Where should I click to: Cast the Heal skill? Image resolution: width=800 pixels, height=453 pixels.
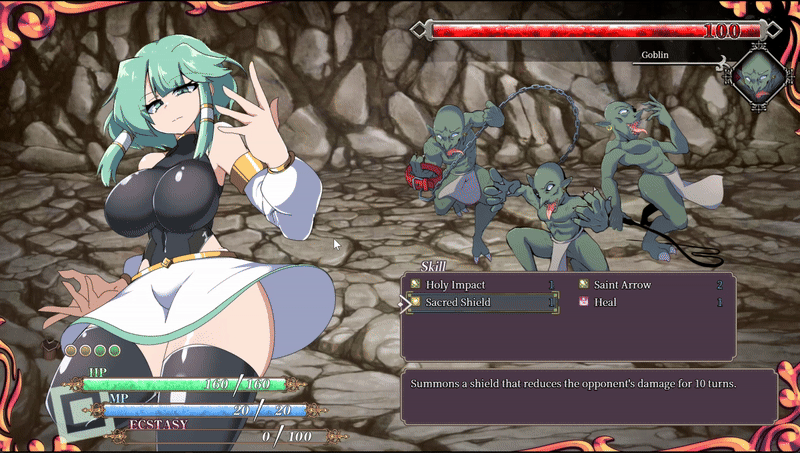coord(605,302)
